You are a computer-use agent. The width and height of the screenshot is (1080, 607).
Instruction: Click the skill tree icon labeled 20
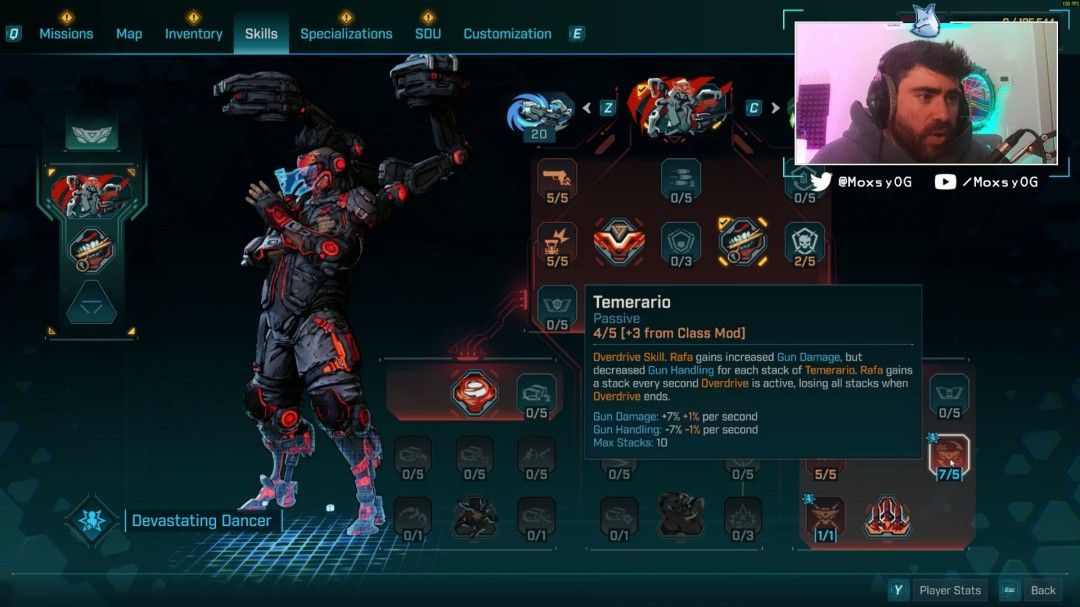click(540, 114)
